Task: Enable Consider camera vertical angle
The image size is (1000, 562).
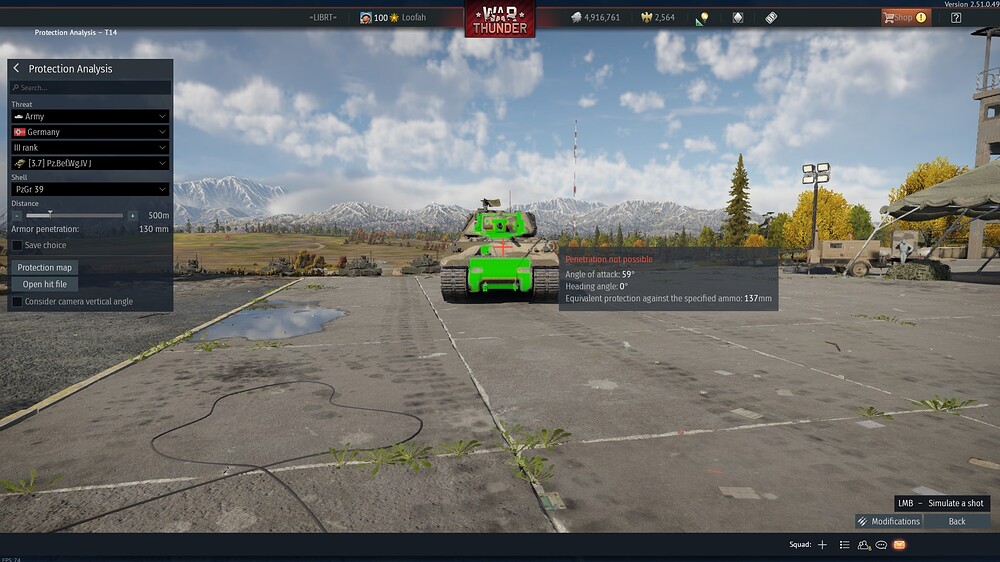Action: 17,301
